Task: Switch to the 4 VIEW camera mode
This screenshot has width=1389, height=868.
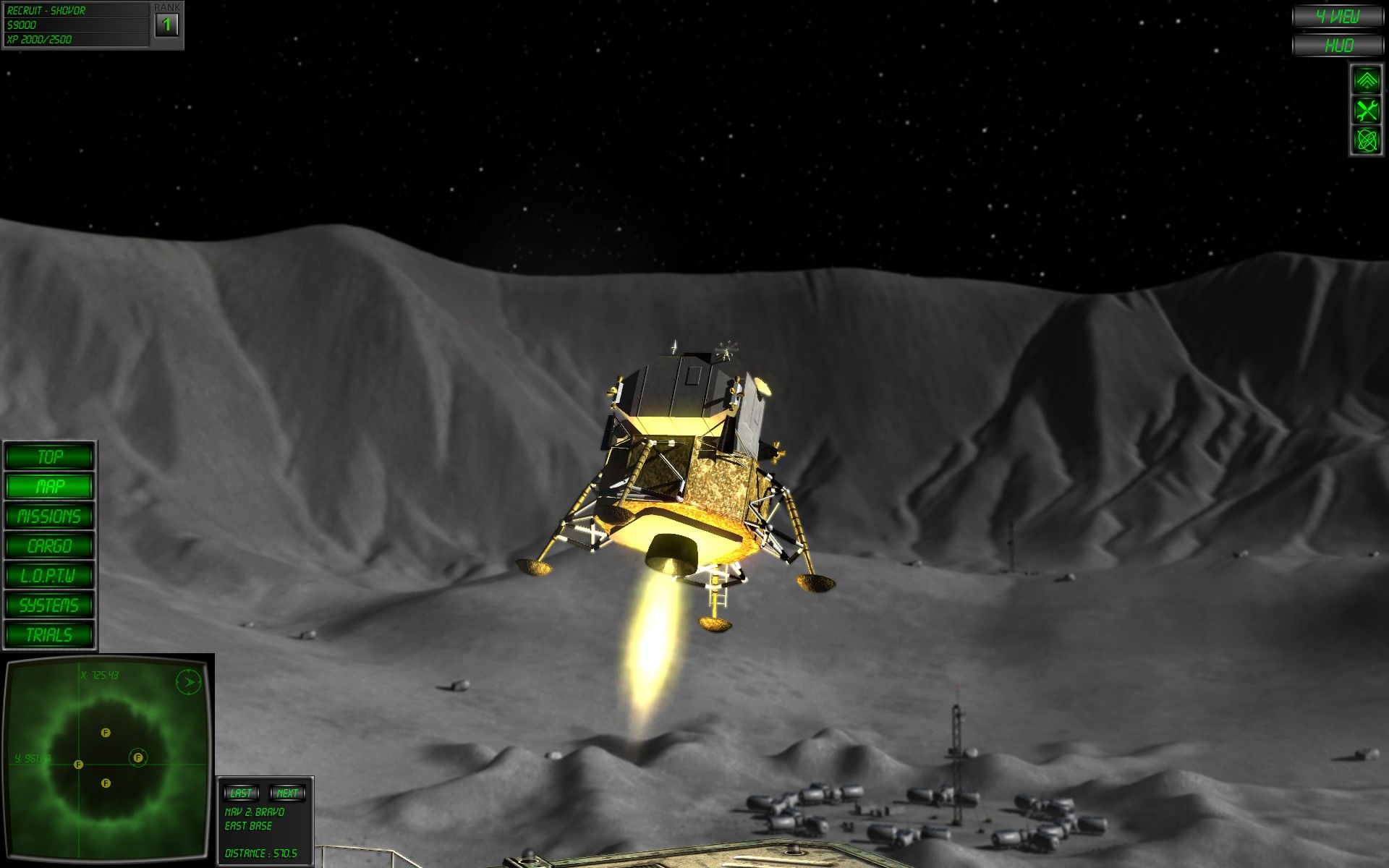Action: [x=1338, y=17]
